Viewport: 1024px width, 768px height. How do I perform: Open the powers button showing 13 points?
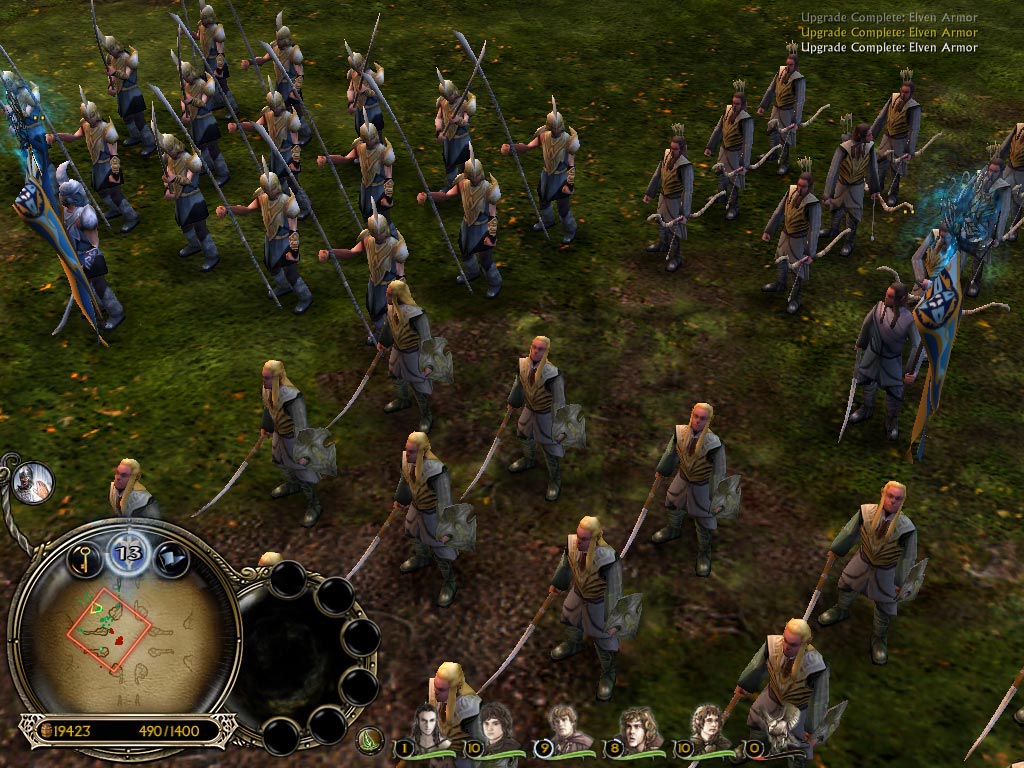[x=128, y=549]
